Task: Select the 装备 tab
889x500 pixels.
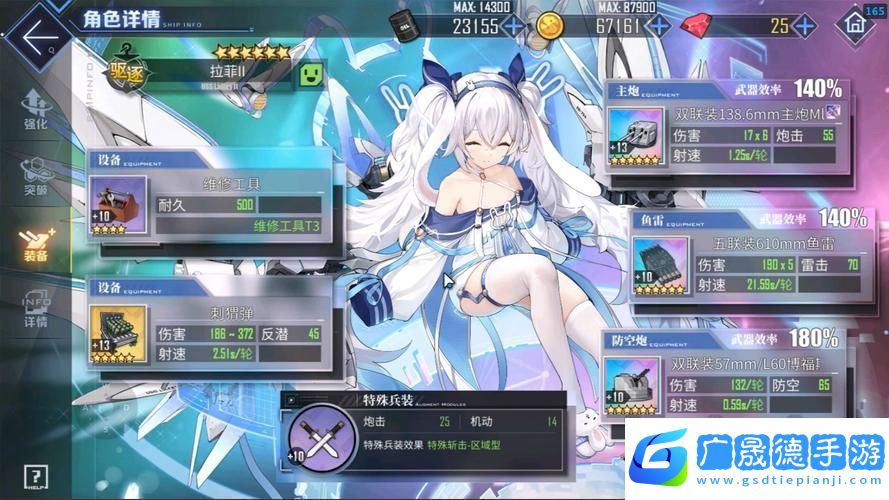Action: (x=36, y=243)
